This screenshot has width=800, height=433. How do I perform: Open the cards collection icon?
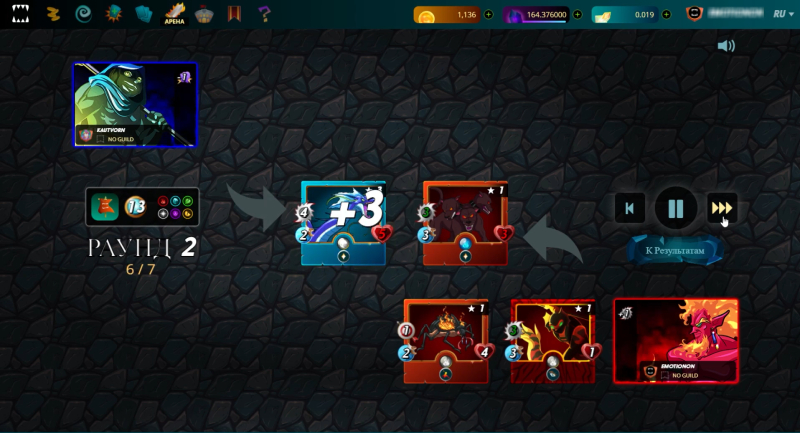[x=143, y=14]
